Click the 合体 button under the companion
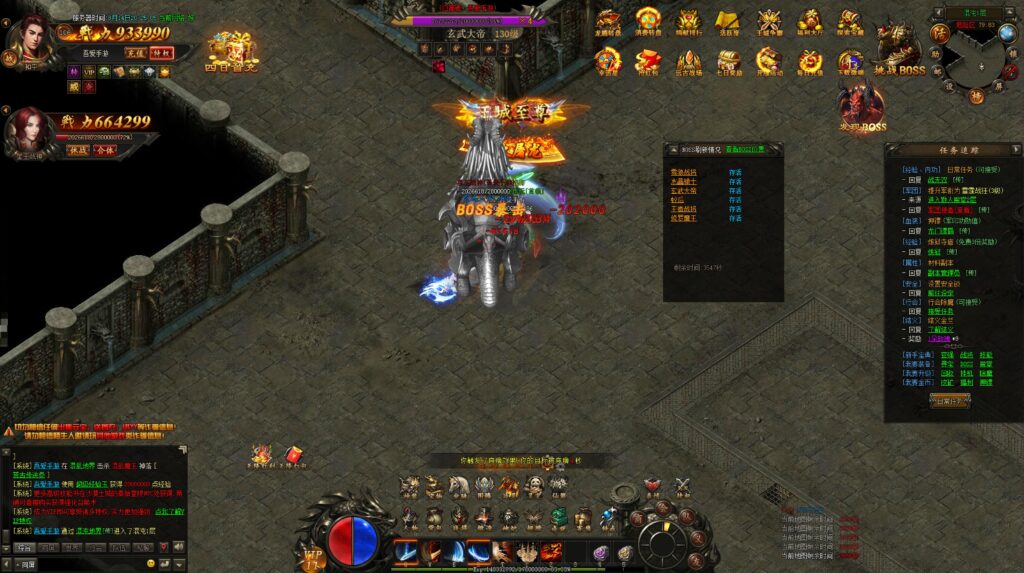The image size is (1024, 573). [104, 150]
